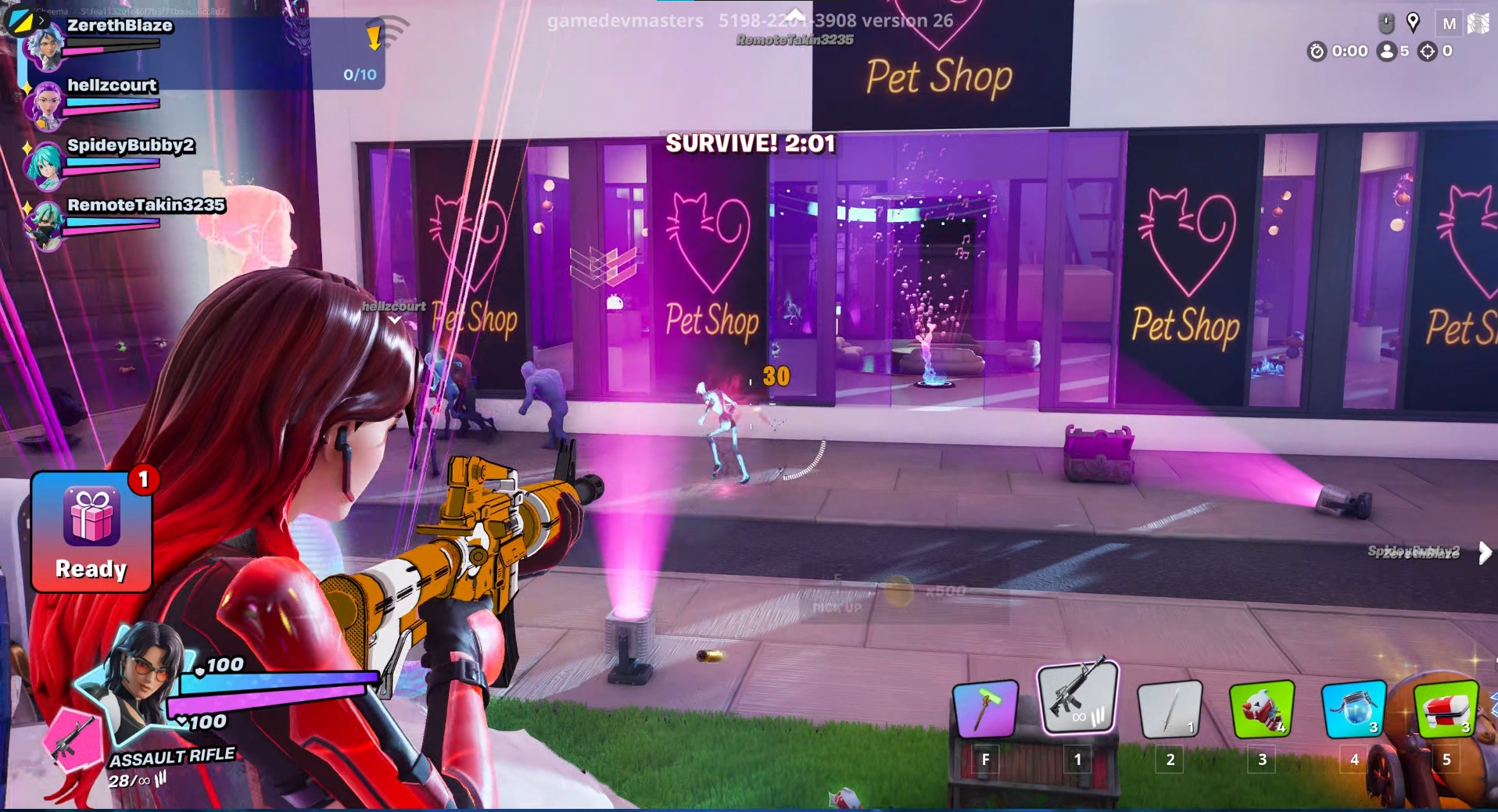Screen dimensions: 1498x812
Task: Select the sword hotbar slot
Action: (1170, 709)
